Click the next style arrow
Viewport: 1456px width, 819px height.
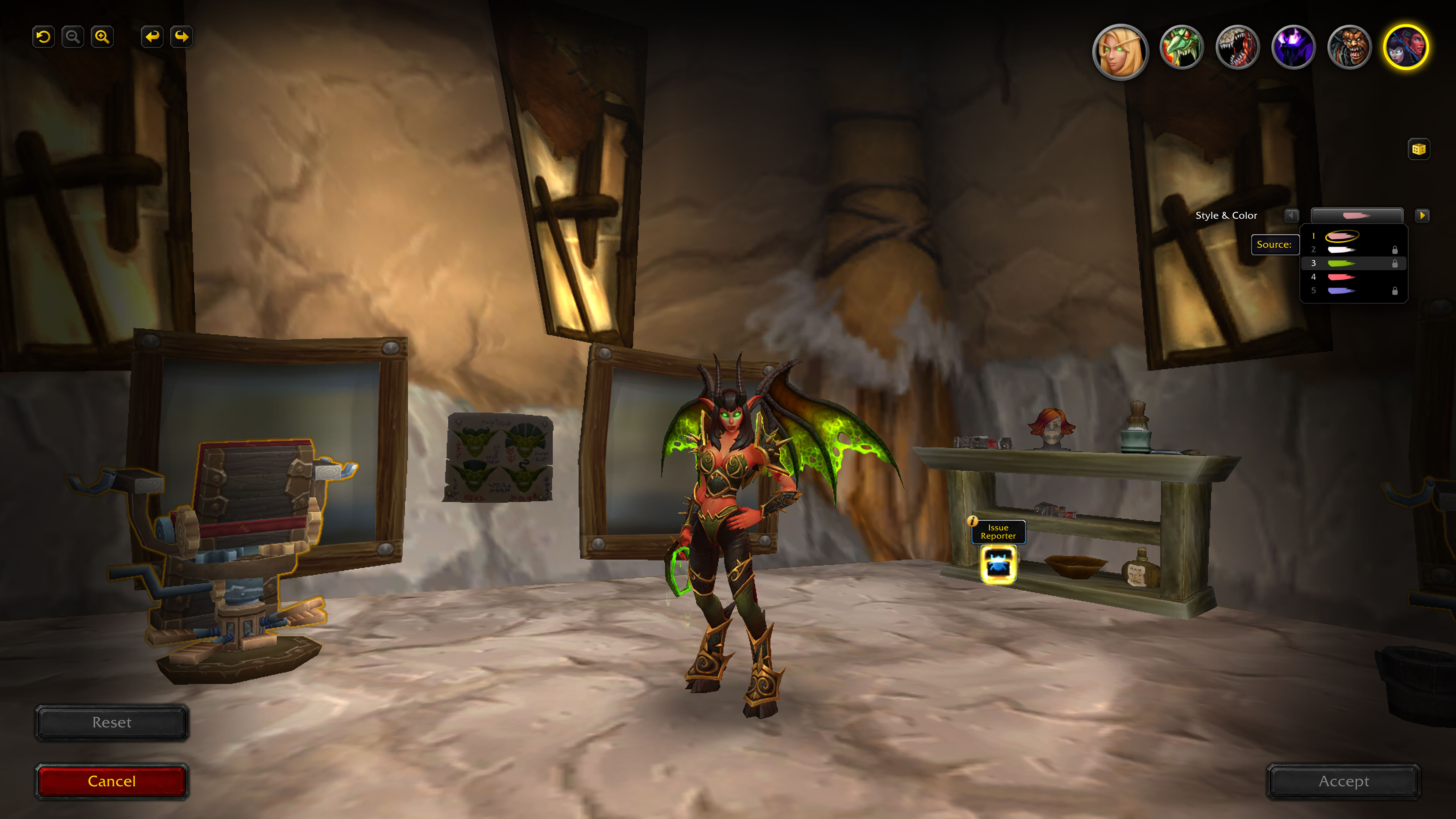[1423, 215]
